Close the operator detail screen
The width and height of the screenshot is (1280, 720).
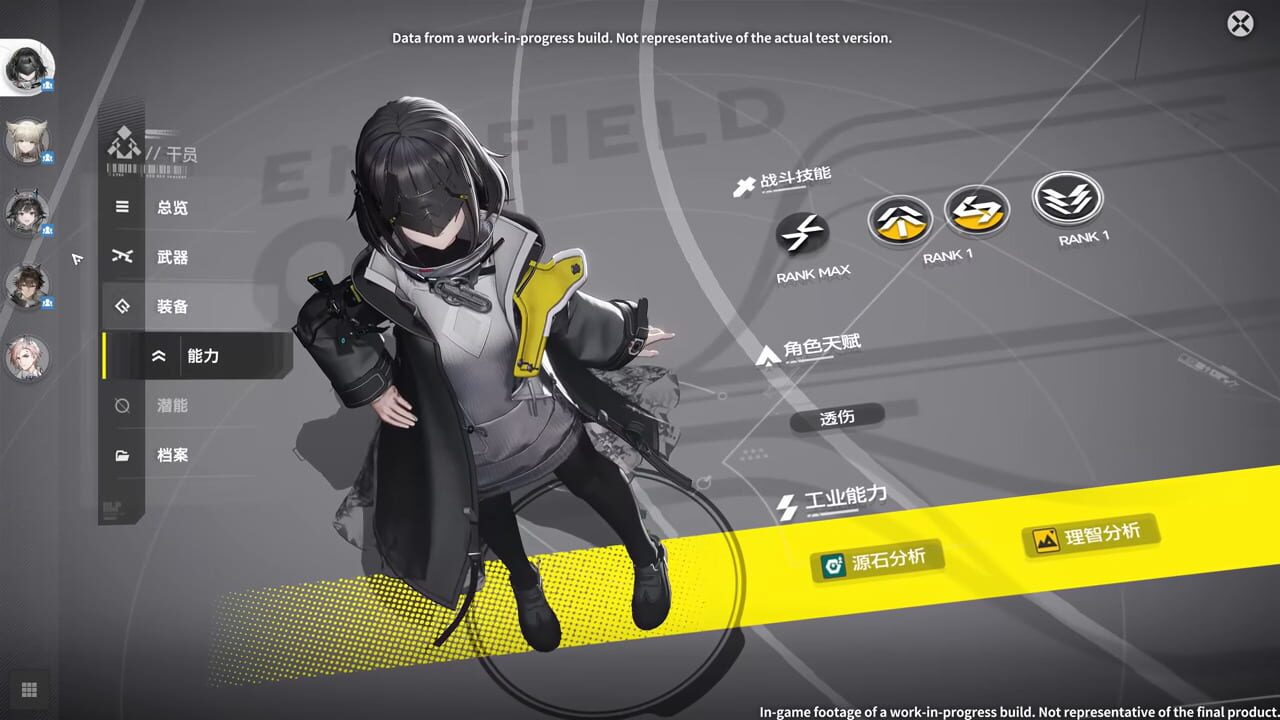tap(1240, 23)
